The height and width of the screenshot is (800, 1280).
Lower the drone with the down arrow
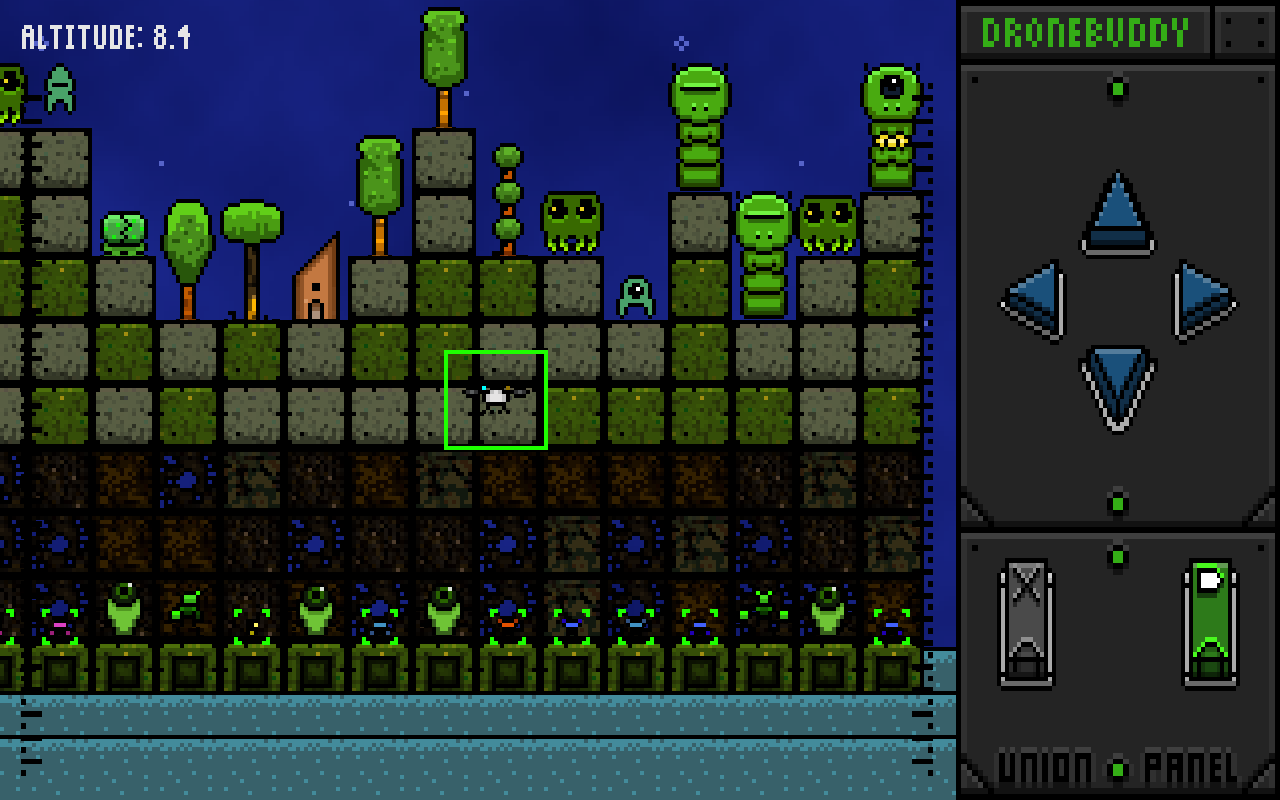click(1117, 385)
